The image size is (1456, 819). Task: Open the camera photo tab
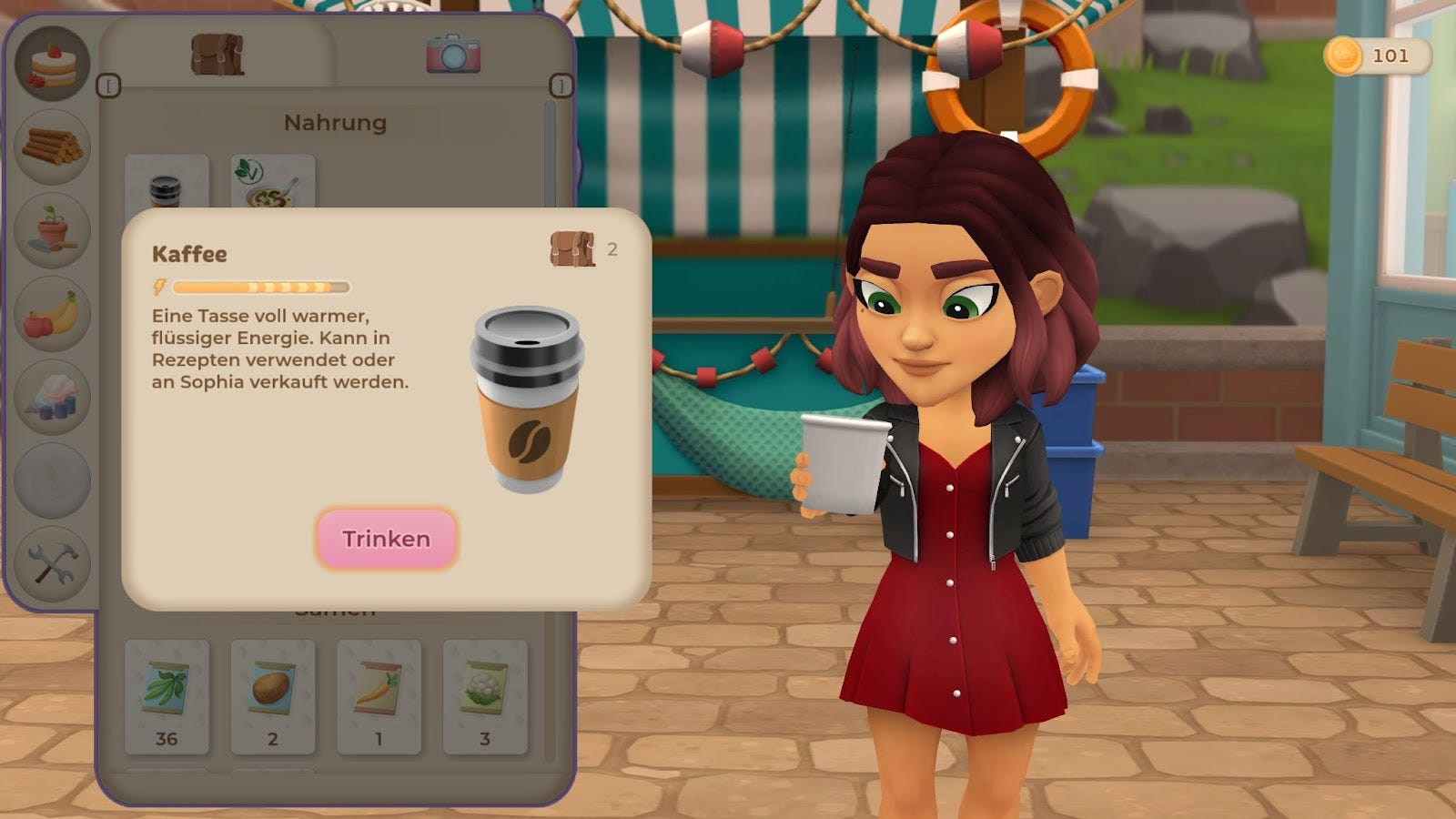(453, 55)
